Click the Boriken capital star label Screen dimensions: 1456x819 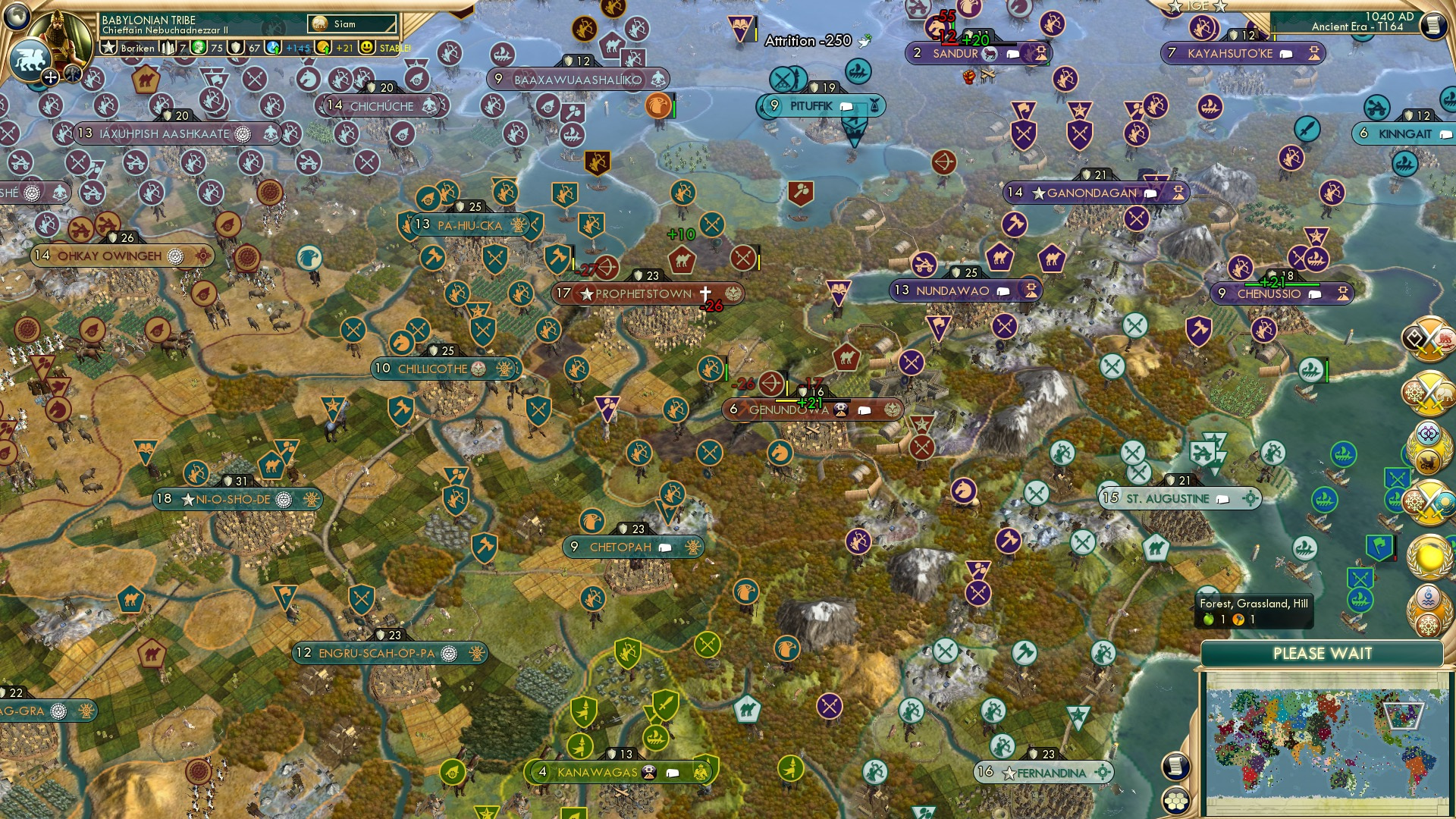coord(108,47)
